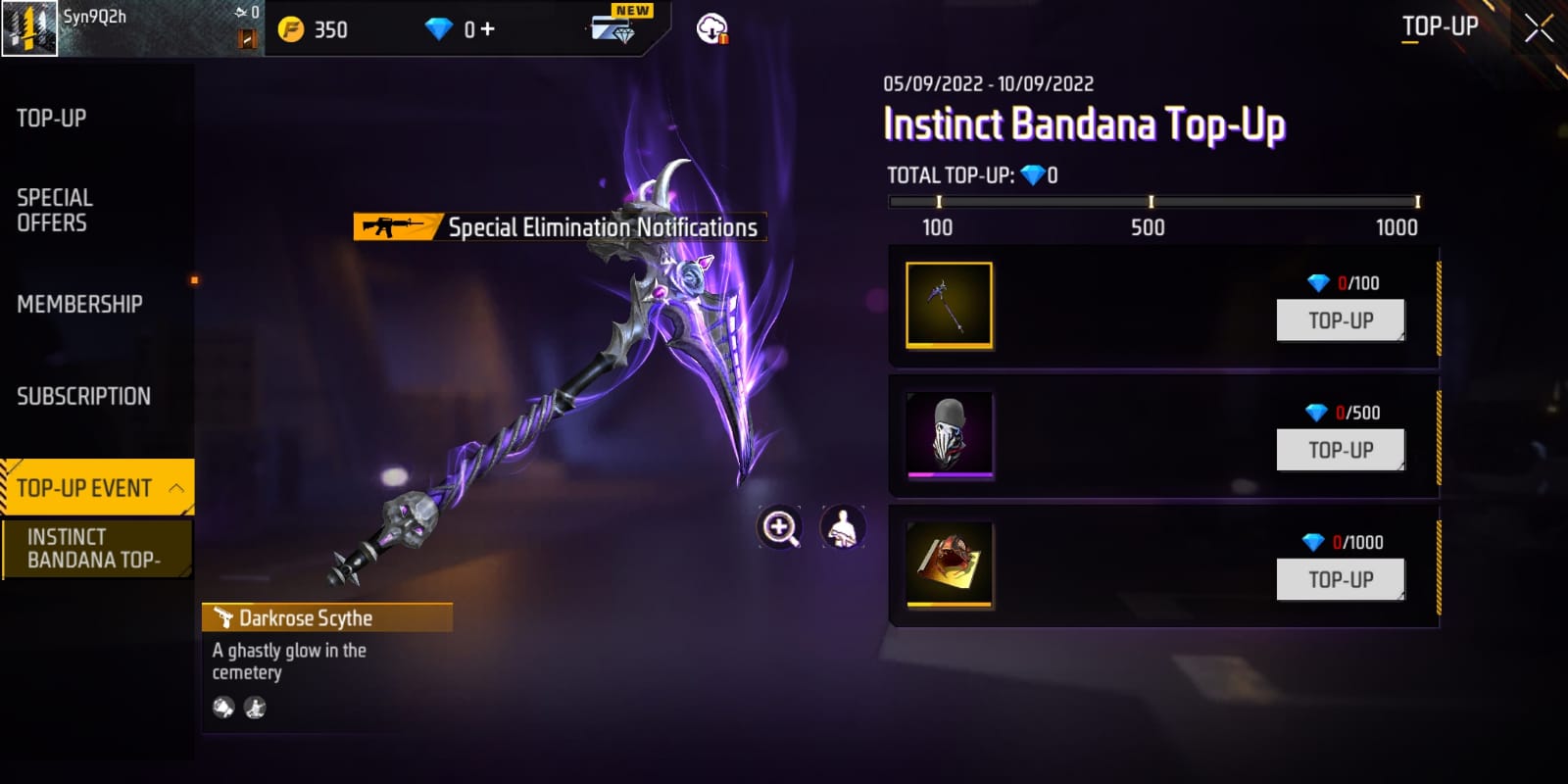The height and width of the screenshot is (784, 1568).
Task: Select the Darkrose Scythe reward thumbnail
Action: pos(949,305)
